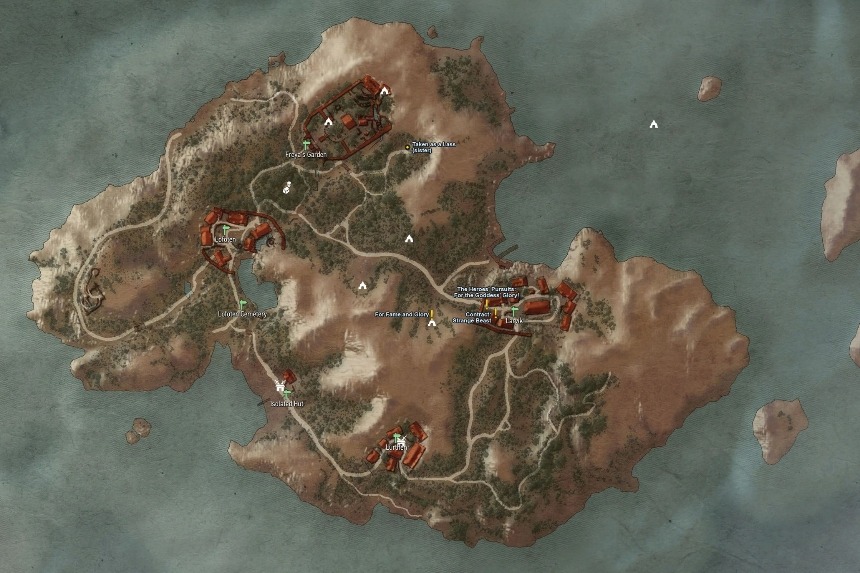Click the Taken as a Lass quest marker

click(x=407, y=147)
